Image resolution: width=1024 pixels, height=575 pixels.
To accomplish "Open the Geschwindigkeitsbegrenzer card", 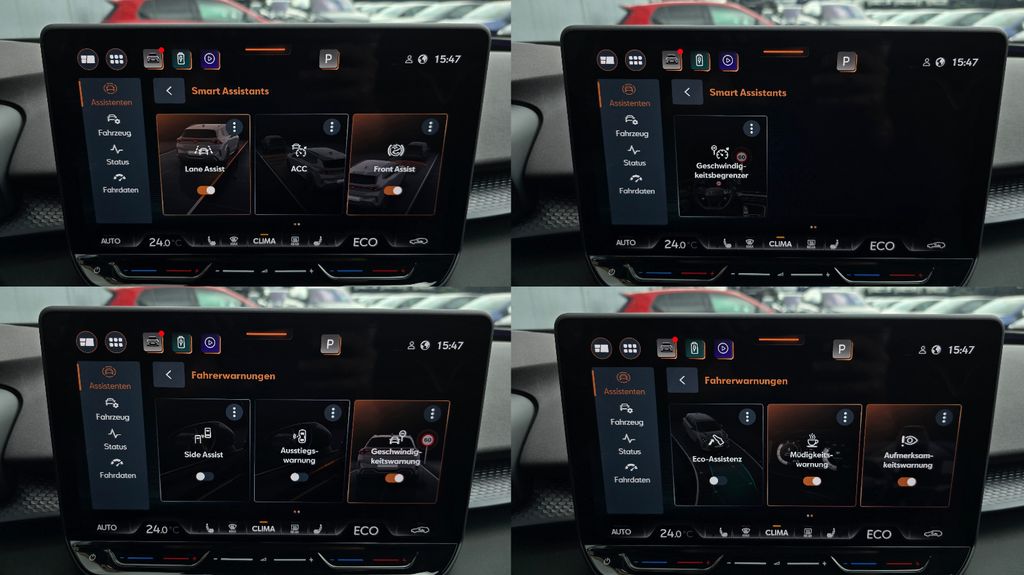I will [x=721, y=166].
